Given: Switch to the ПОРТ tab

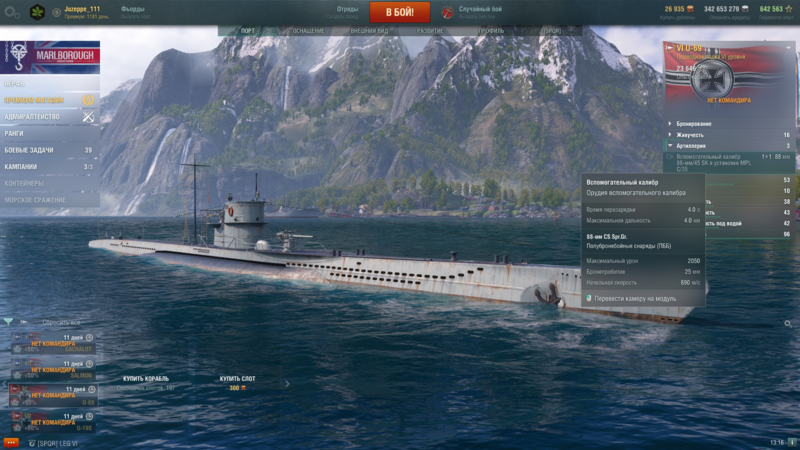Looking at the screenshot, I should [247, 31].
